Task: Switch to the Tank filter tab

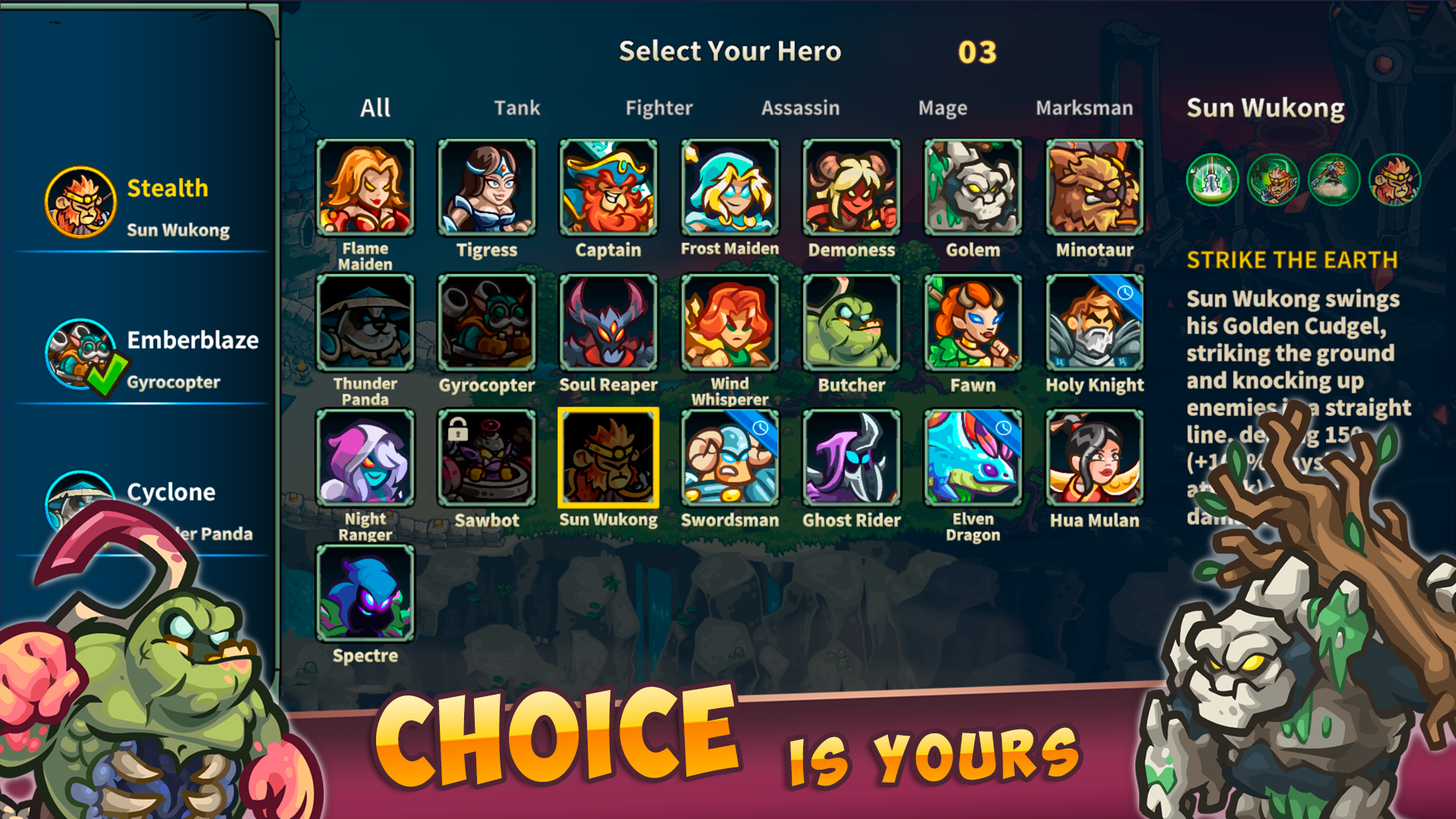Action: coord(518,108)
